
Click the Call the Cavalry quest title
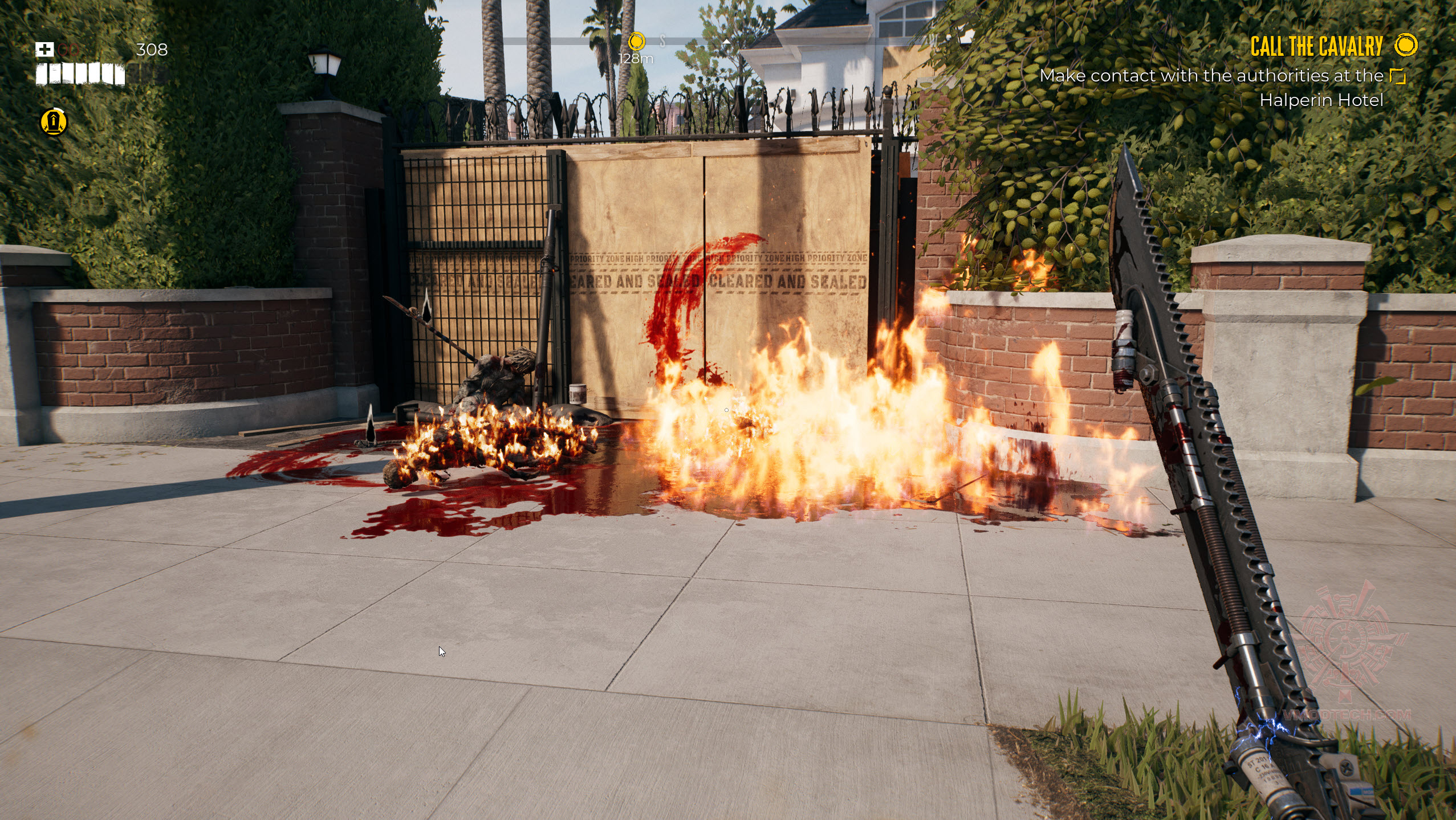[1316, 47]
